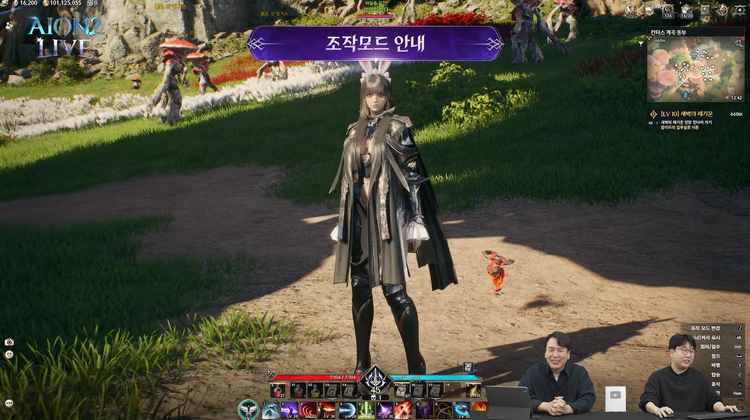The image size is (750, 420).
Task: Activate the green glowing skill icon
Action: click(366, 409)
